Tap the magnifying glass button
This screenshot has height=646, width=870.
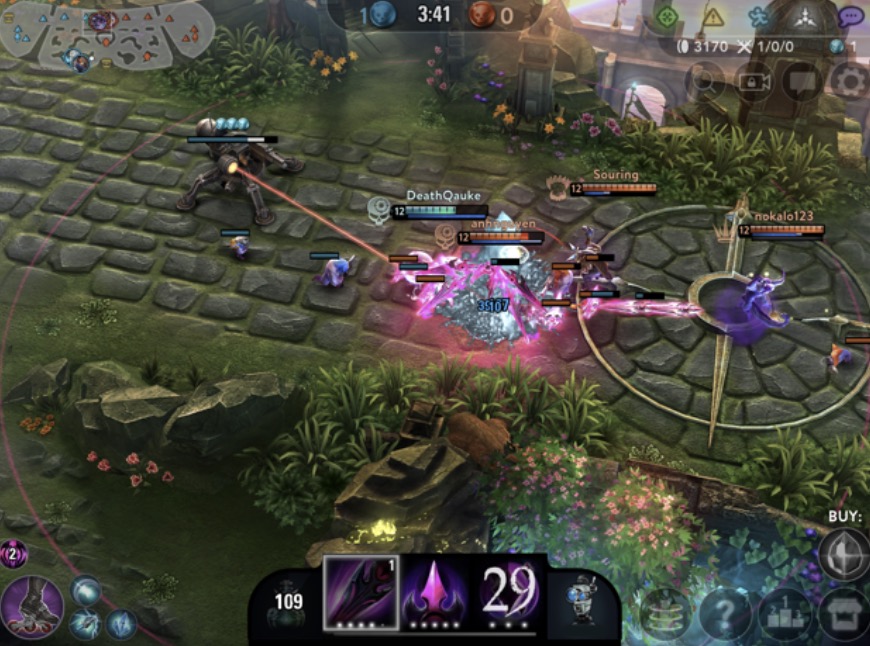coord(705,81)
